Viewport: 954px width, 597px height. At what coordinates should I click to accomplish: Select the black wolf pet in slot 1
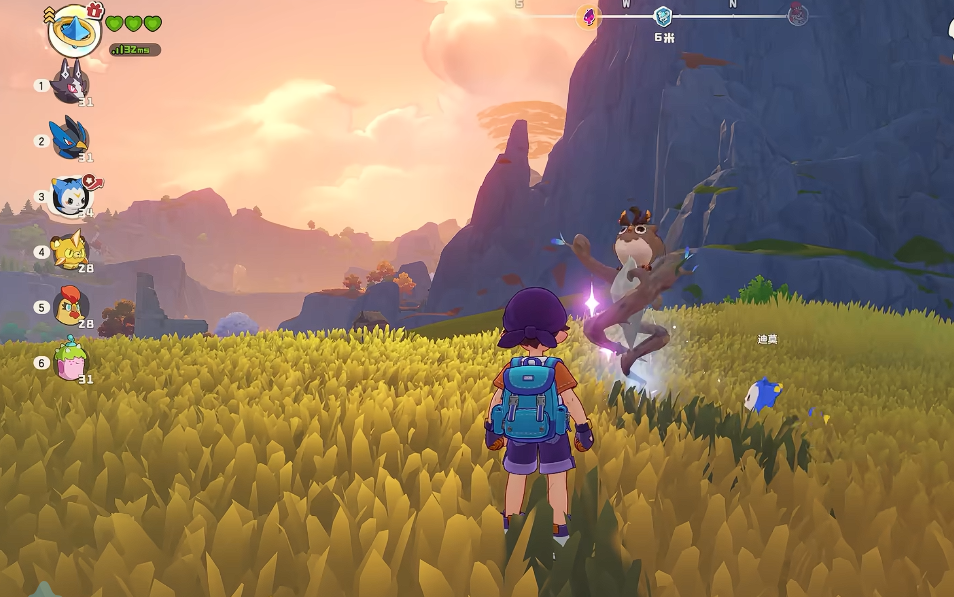pos(69,83)
